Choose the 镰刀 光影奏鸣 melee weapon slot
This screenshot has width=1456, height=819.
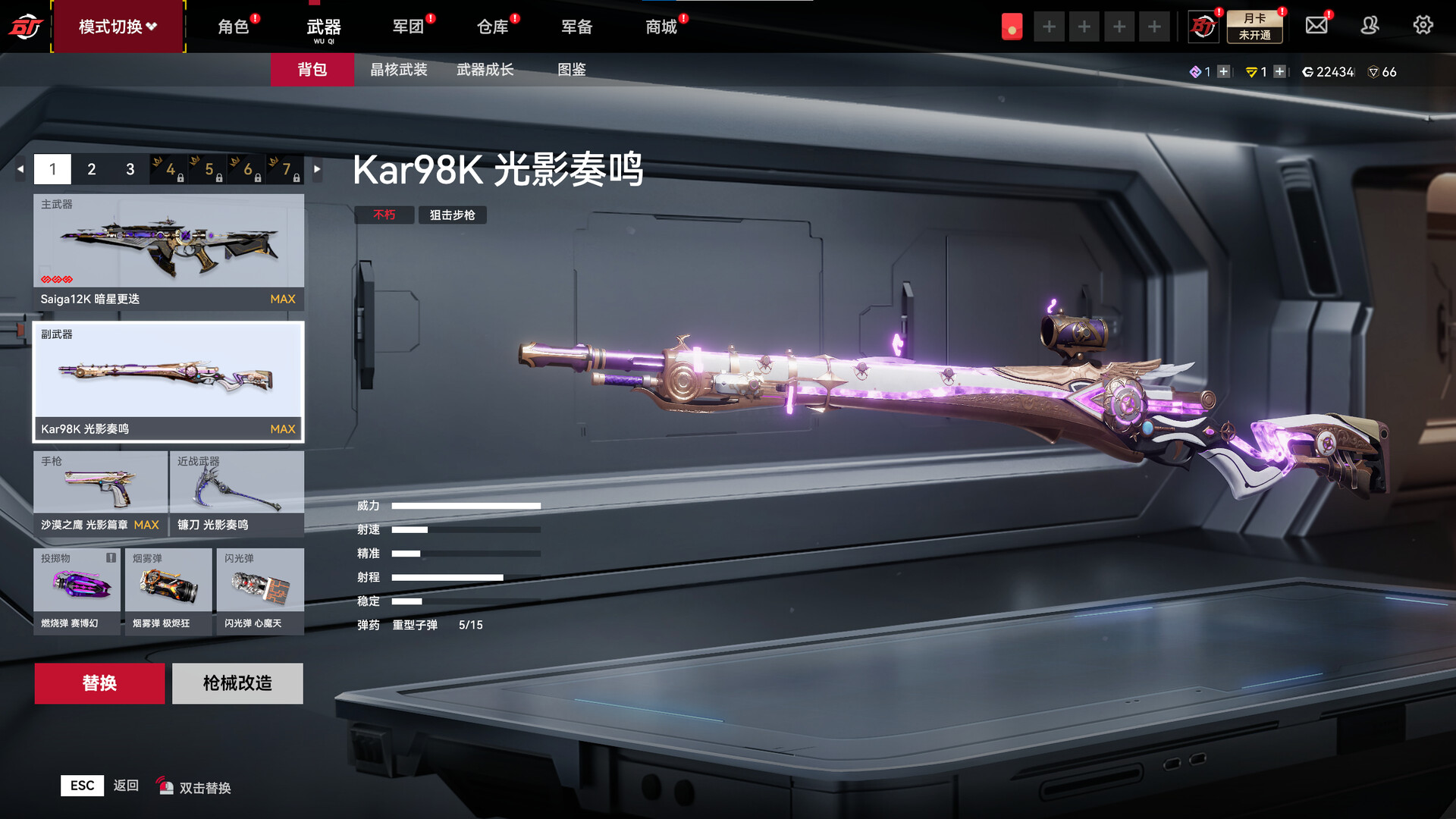tap(237, 493)
